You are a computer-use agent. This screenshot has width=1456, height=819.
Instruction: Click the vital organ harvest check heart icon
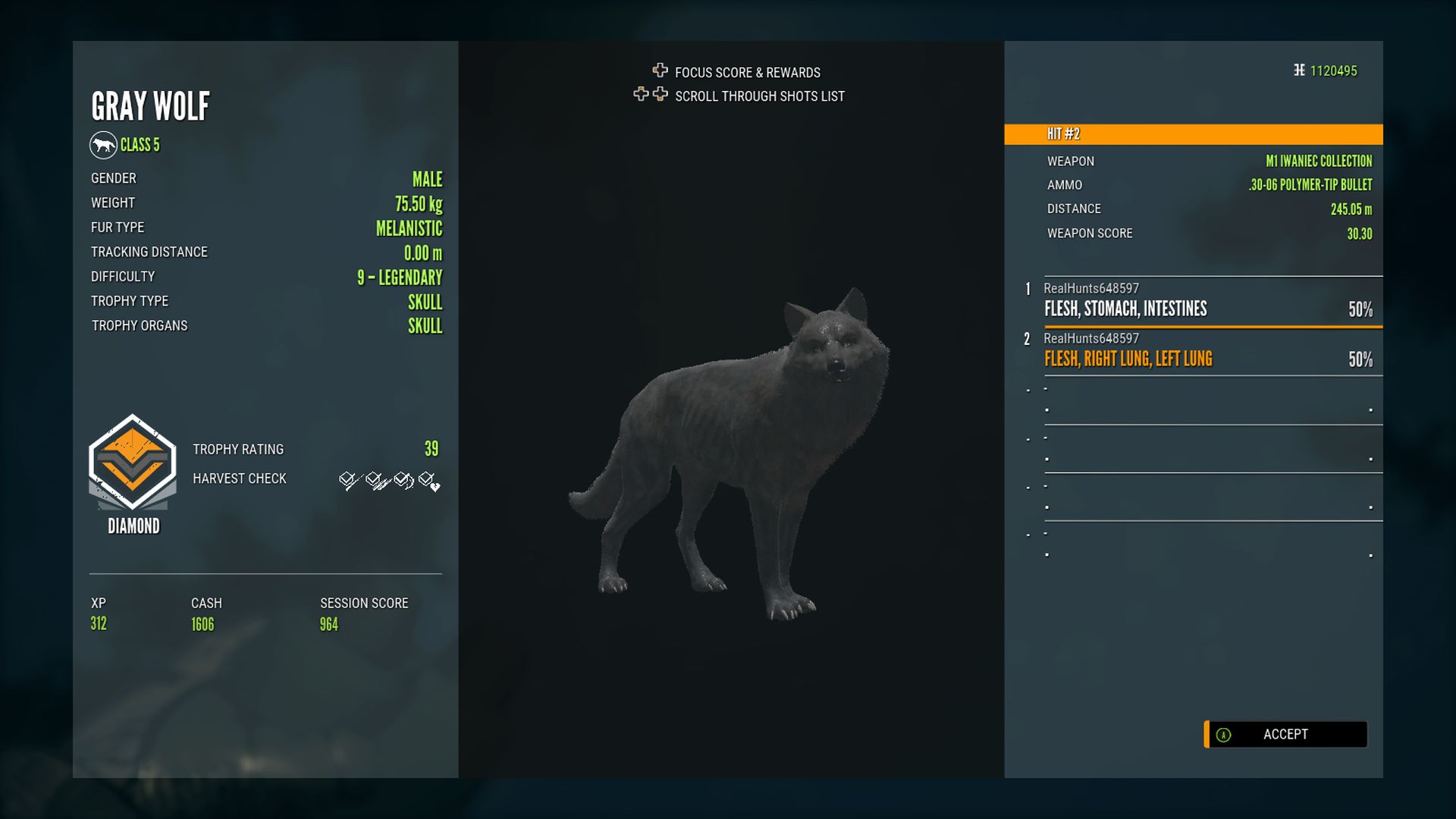tap(426, 480)
